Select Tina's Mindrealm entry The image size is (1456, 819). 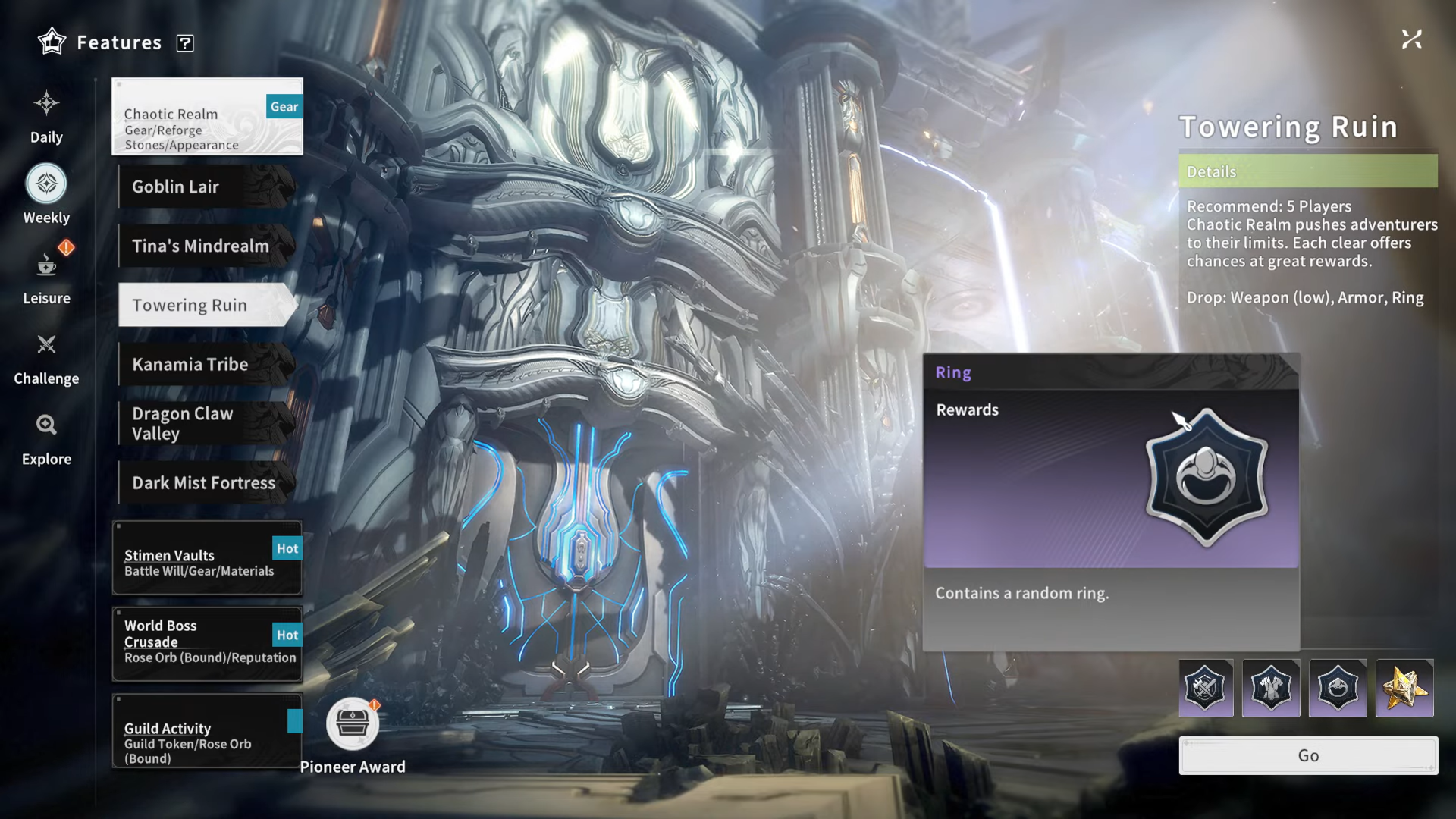click(x=206, y=246)
